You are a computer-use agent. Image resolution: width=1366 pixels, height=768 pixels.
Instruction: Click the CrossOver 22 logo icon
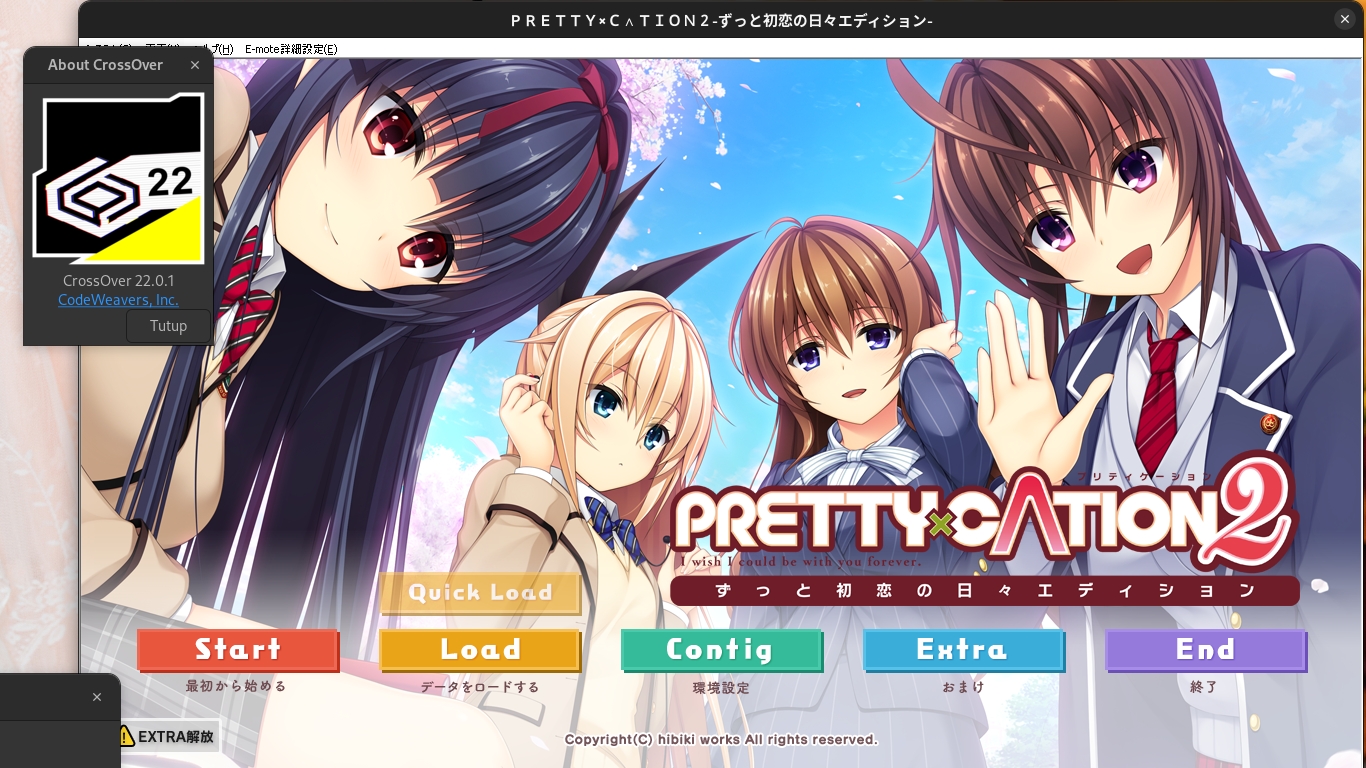[x=118, y=178]
